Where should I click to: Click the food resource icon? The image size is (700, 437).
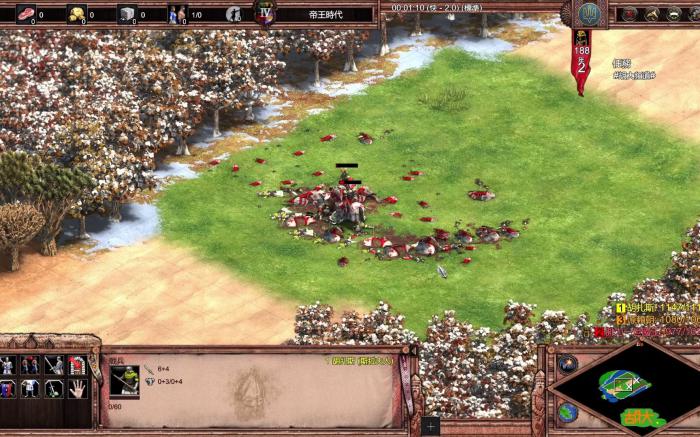point(26,14)
